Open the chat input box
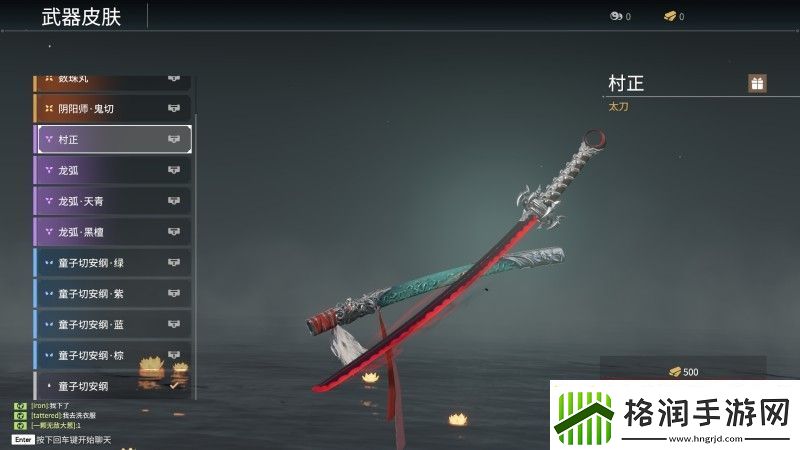Image resolution: width=800 pixels, height=450 pixels. (80, 439)
